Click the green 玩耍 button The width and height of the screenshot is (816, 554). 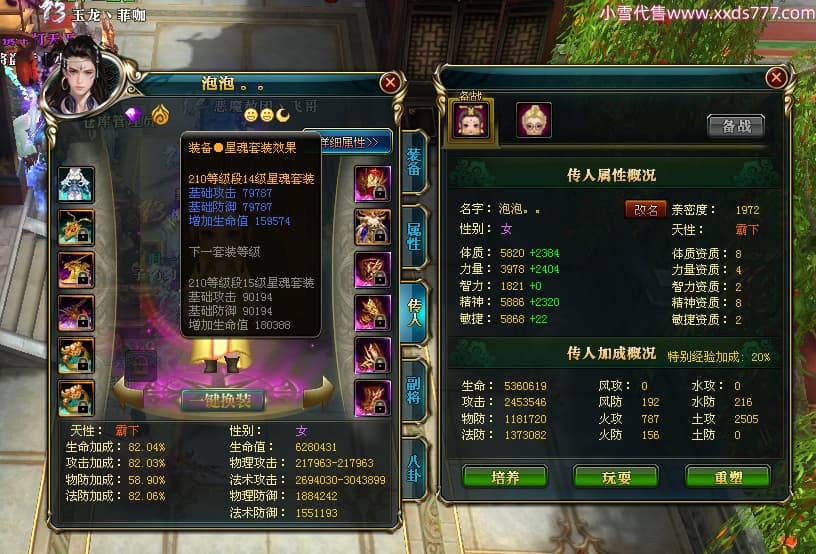(616, 477)
